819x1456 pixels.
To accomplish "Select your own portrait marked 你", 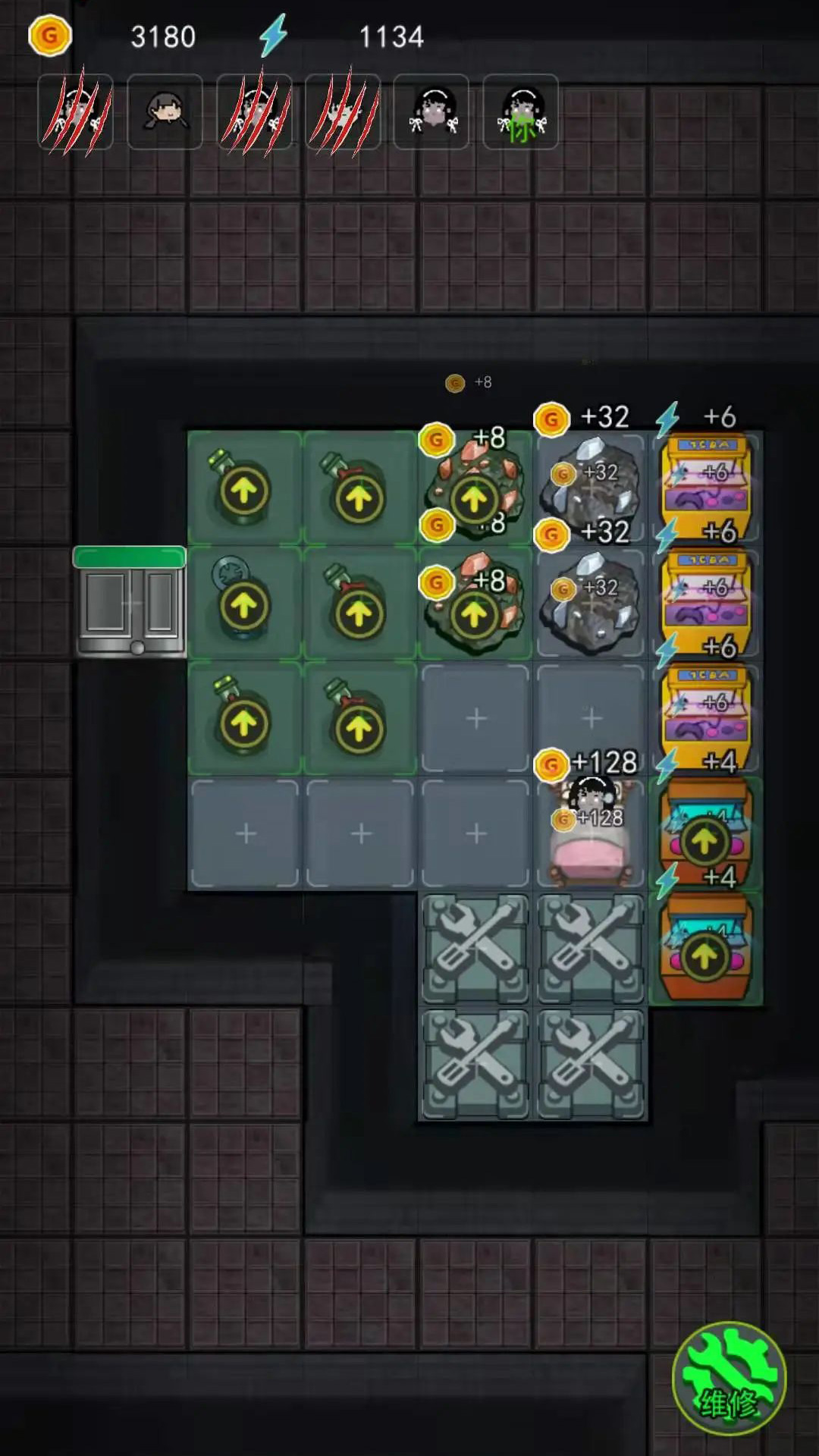I will click(x=520, y=112).
